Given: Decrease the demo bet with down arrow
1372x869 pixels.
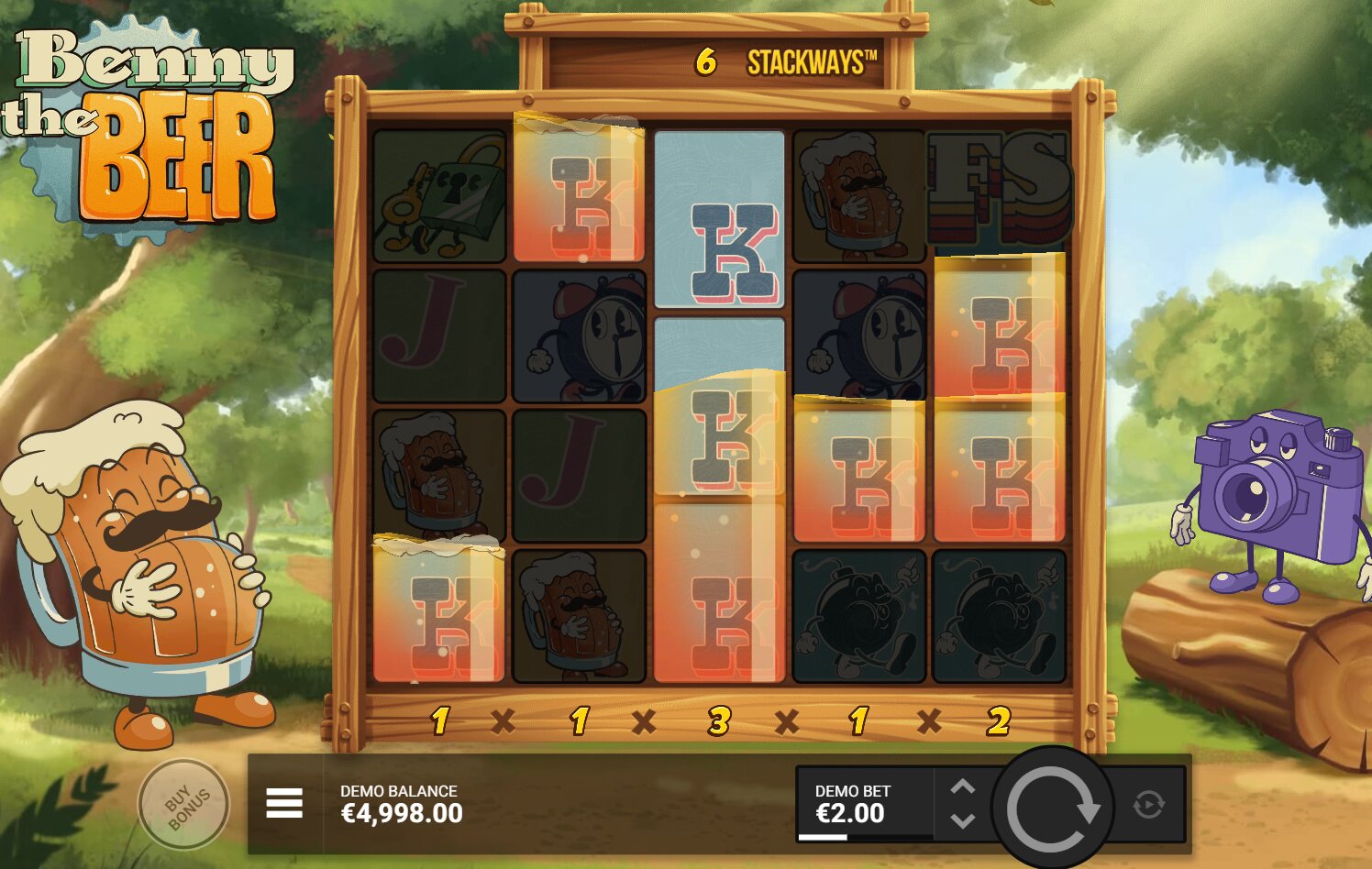Looking at the screenshot, I should click(x=962, y=820).
